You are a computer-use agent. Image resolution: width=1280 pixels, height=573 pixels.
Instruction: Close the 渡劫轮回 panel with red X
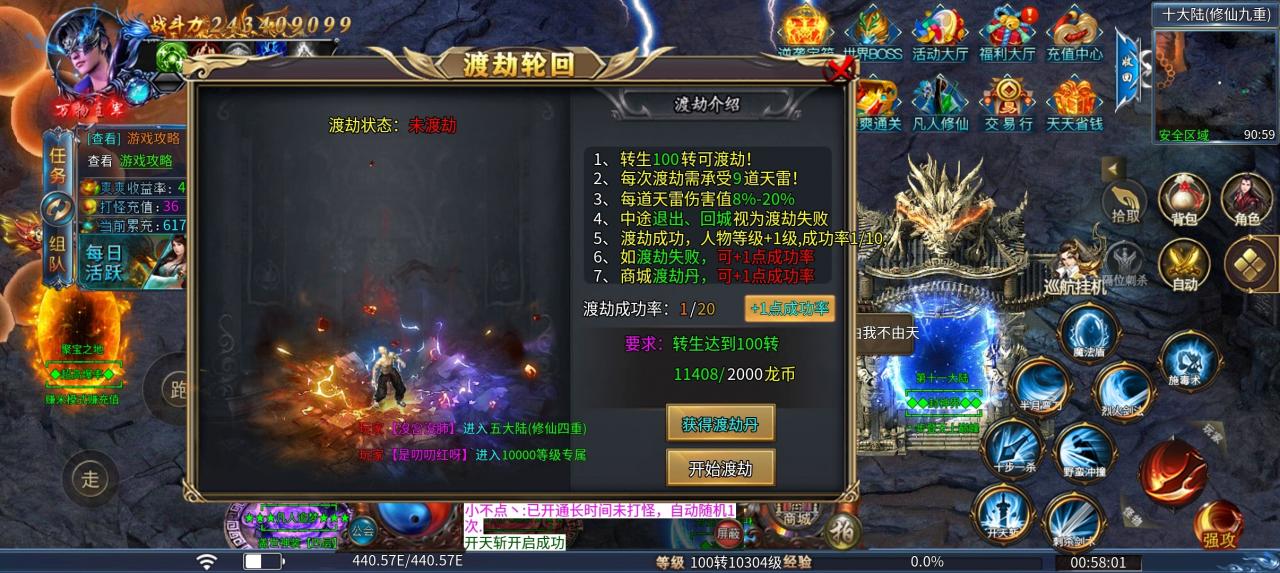pos(839,68)
